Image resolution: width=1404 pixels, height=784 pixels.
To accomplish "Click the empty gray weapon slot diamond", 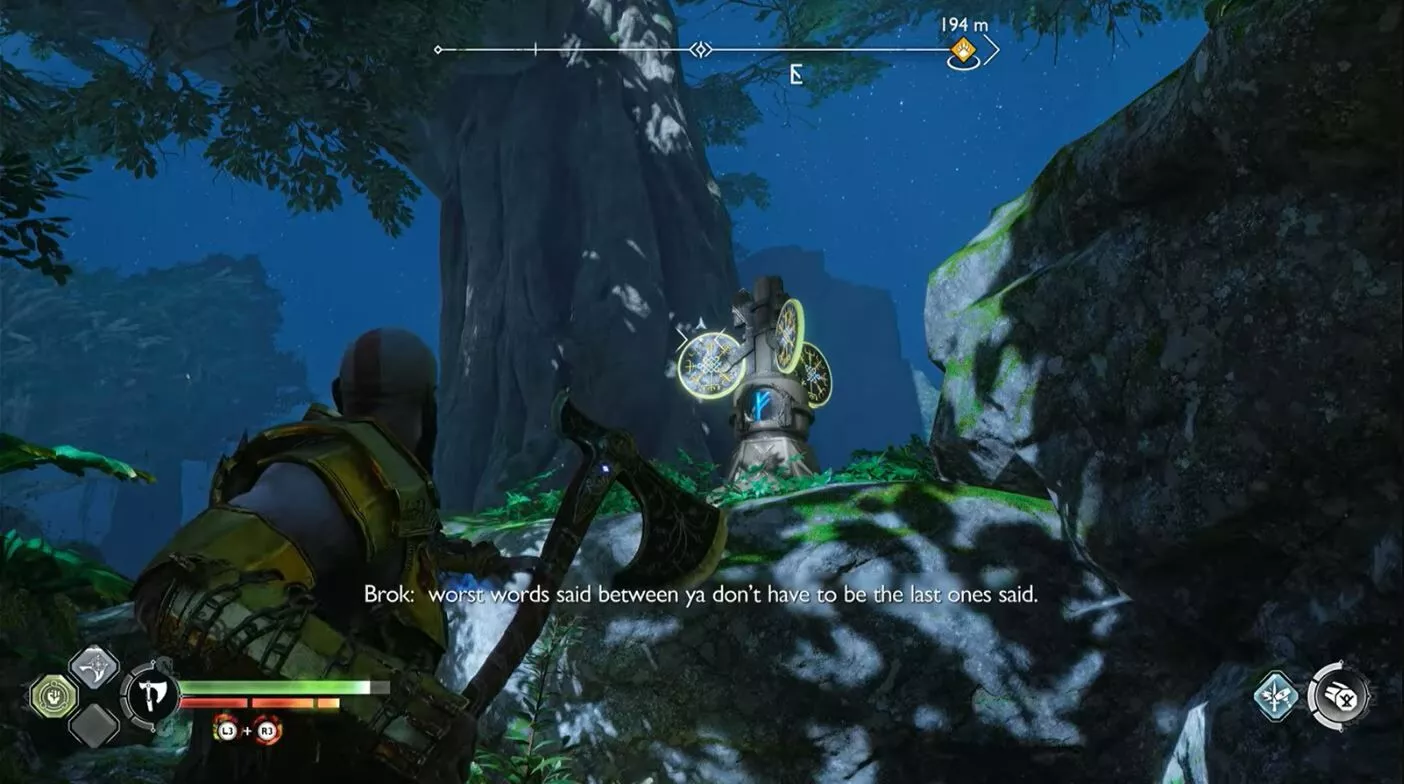I will [x=93, y=725].
